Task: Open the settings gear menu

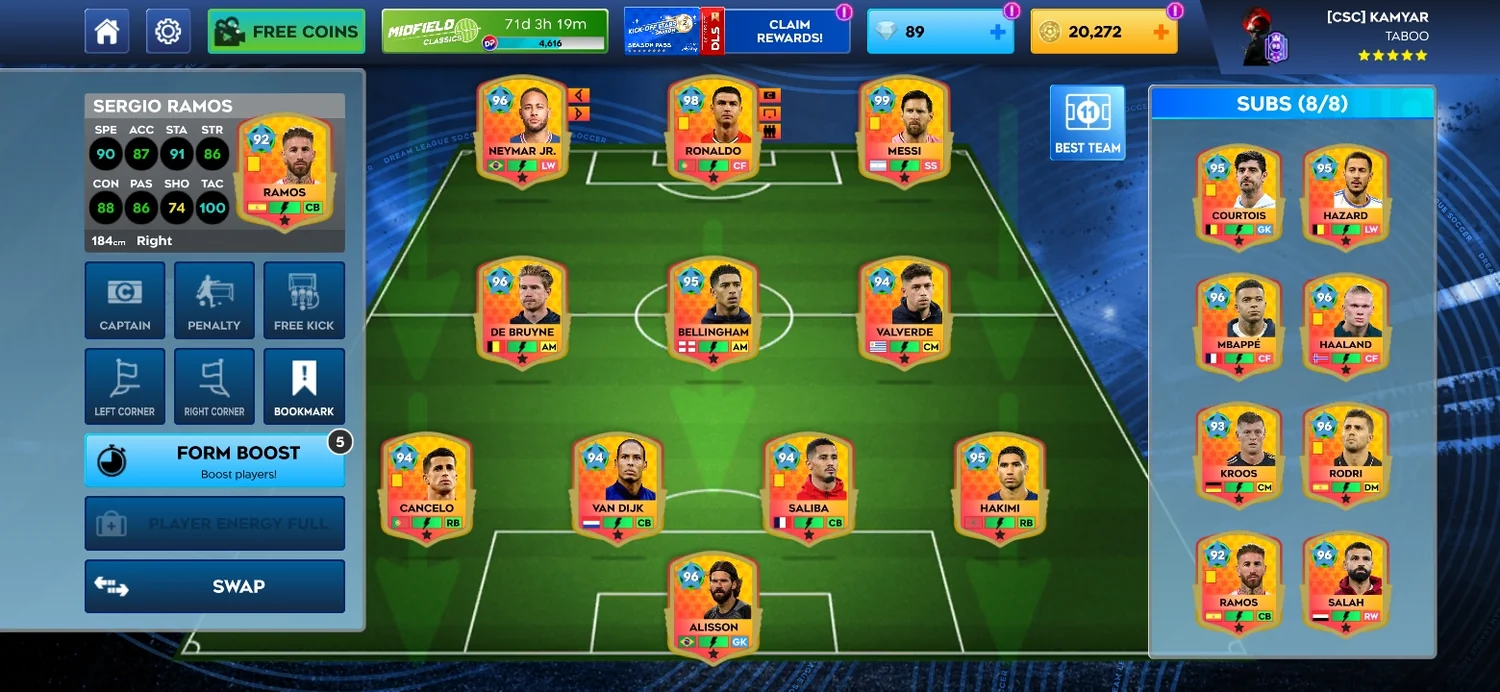Action: pos(168,32)
